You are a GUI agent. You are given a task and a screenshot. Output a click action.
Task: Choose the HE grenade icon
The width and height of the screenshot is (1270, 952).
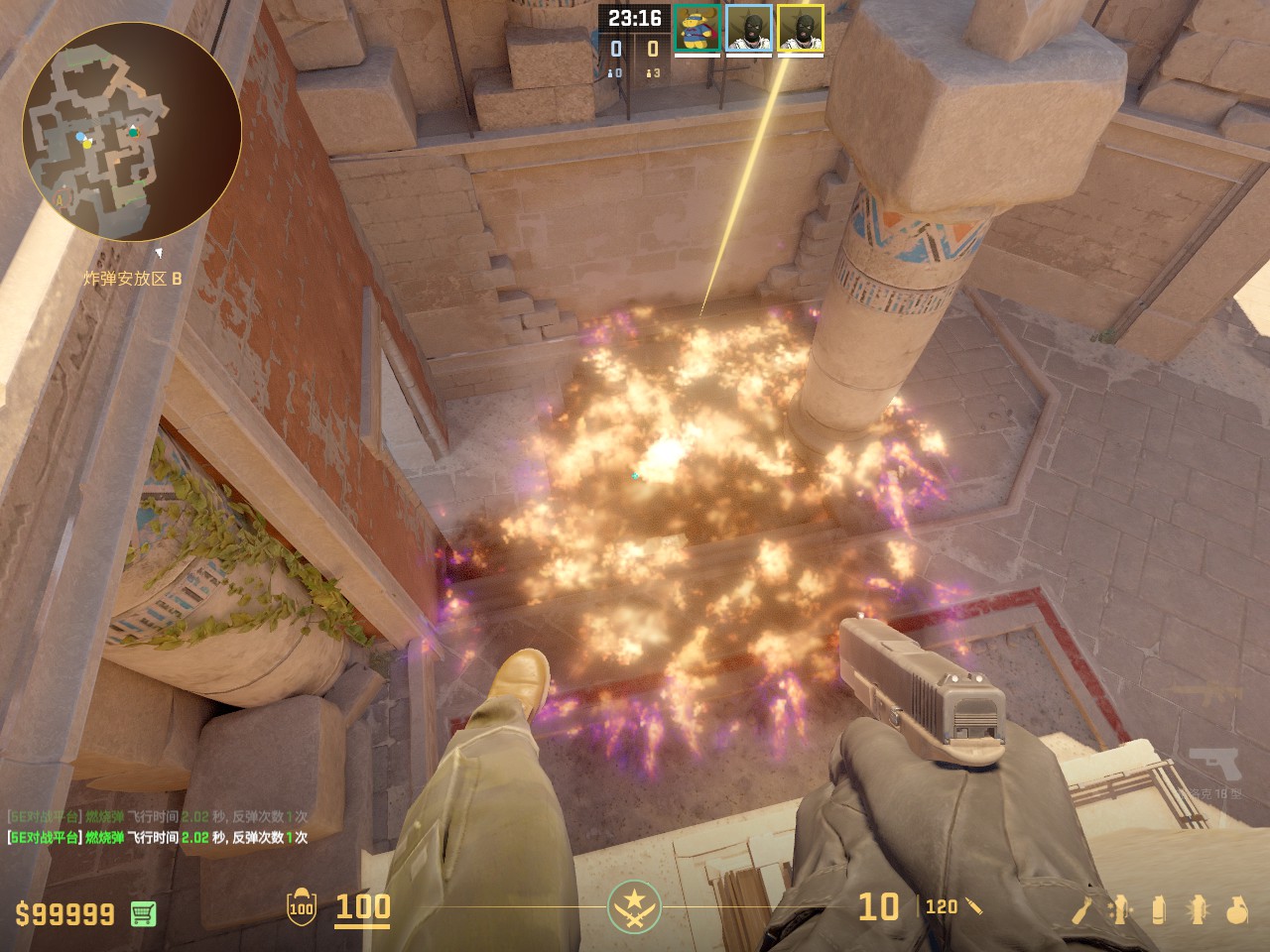pyautogui.click(x=1236, y=908)
